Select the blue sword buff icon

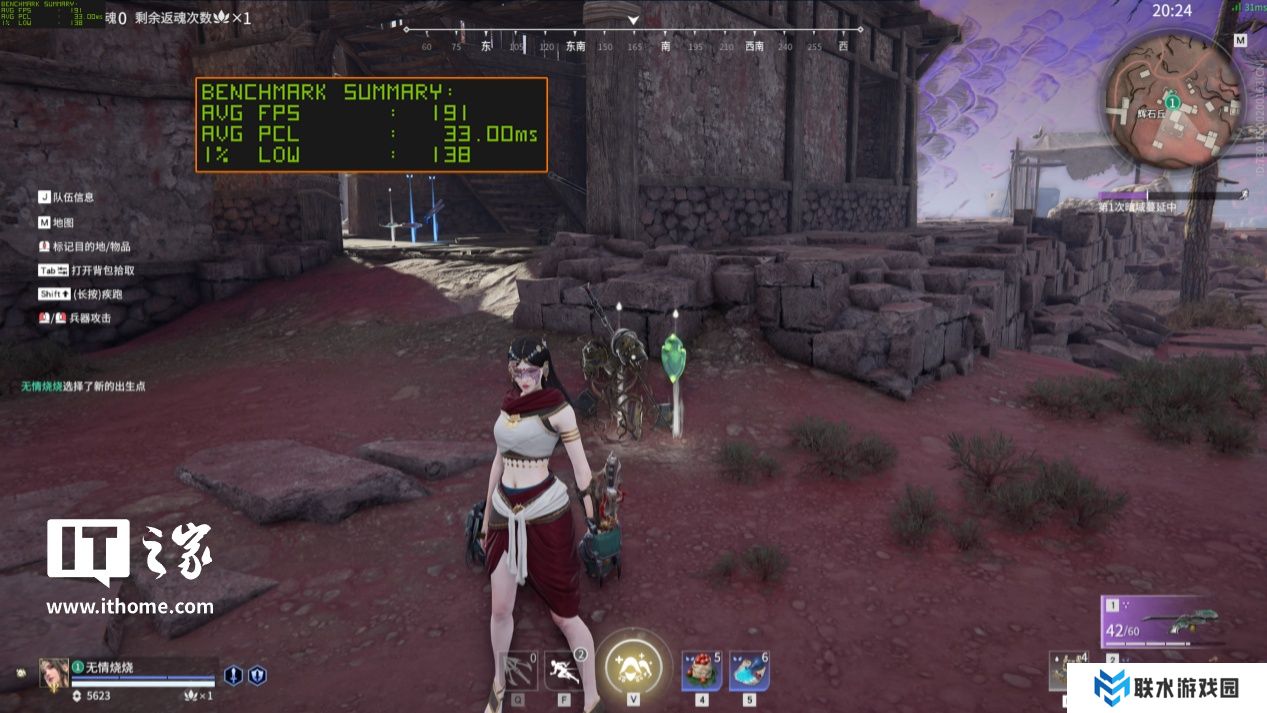click(233, 675)
